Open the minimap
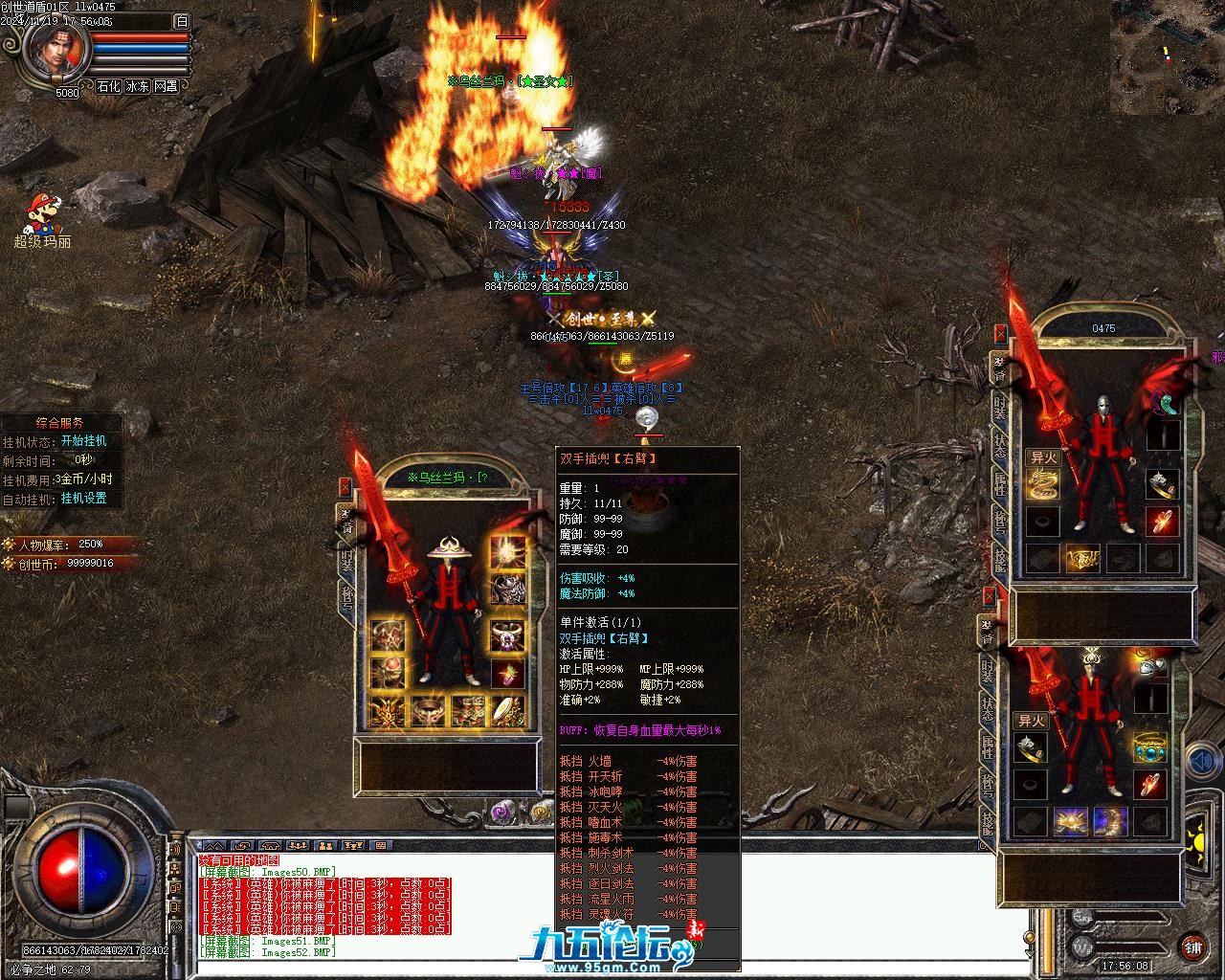Viewport: 1225px width, 980px height. coord(1167,53)
